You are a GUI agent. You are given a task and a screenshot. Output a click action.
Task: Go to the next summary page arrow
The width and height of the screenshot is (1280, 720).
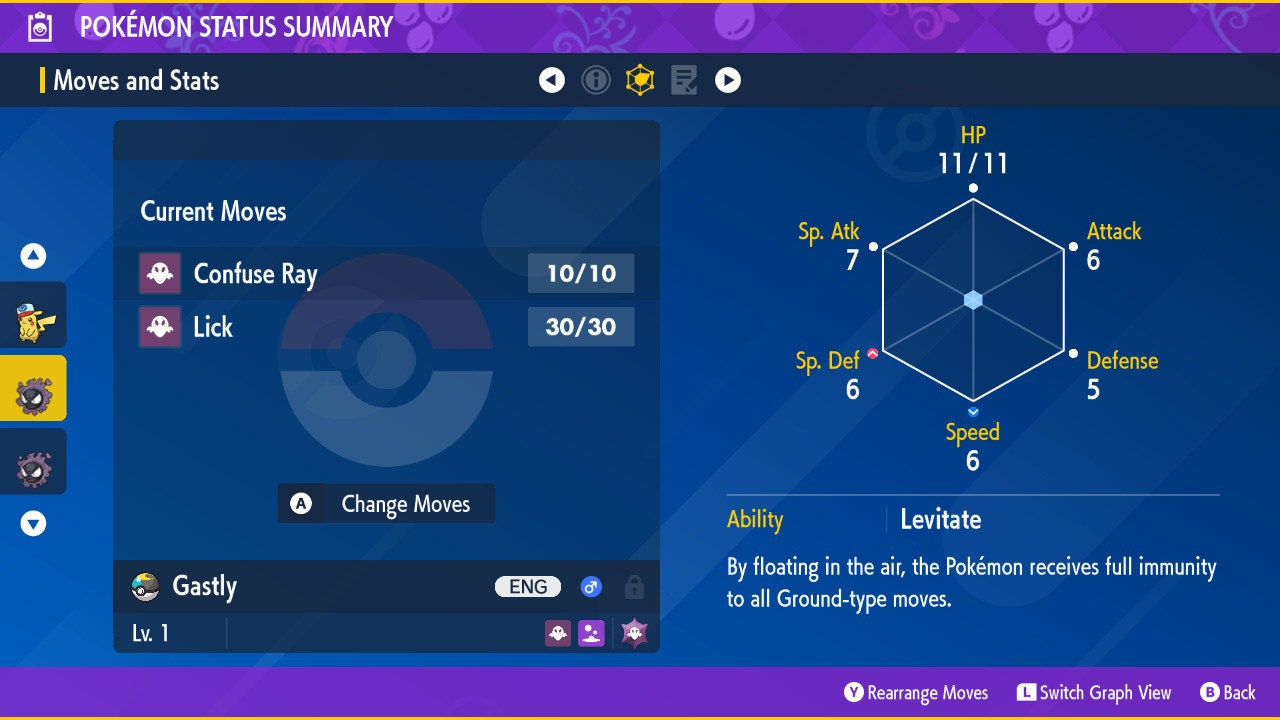[728, 80]
